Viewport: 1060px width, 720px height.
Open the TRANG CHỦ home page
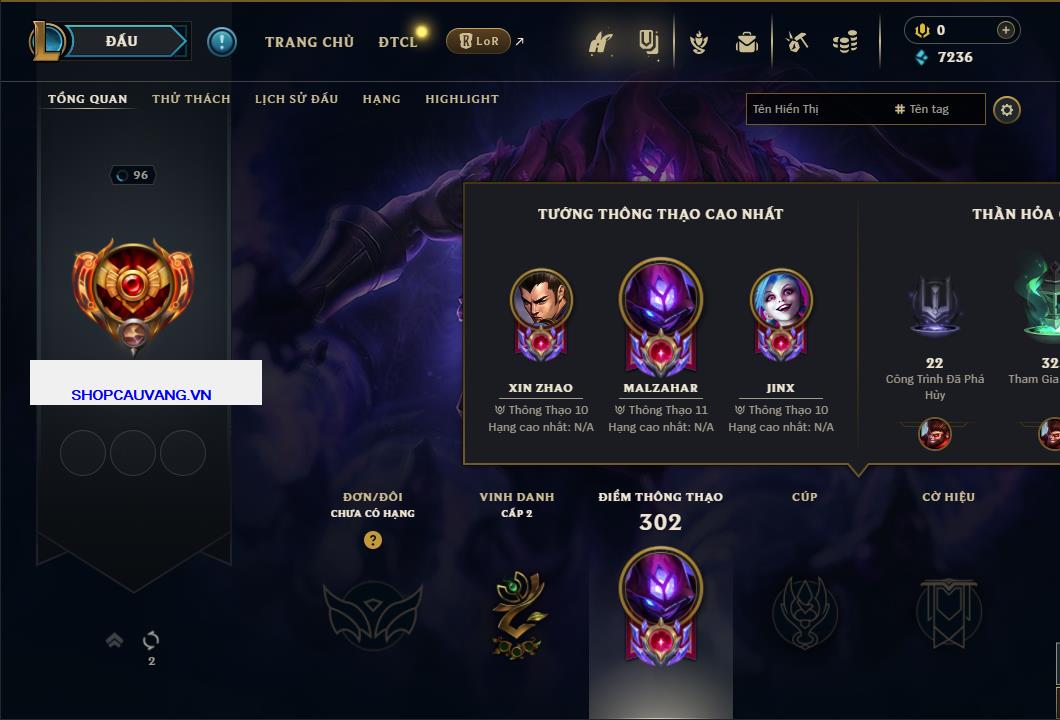309,42
